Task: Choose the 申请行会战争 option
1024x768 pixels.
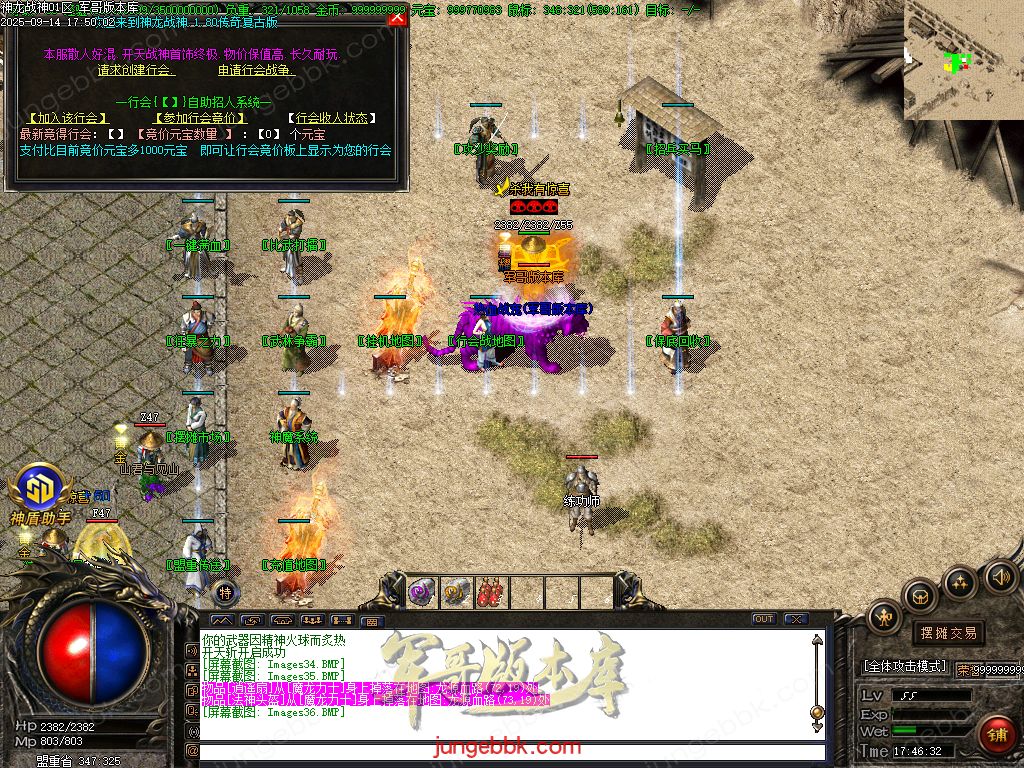Action: [257, 71]
